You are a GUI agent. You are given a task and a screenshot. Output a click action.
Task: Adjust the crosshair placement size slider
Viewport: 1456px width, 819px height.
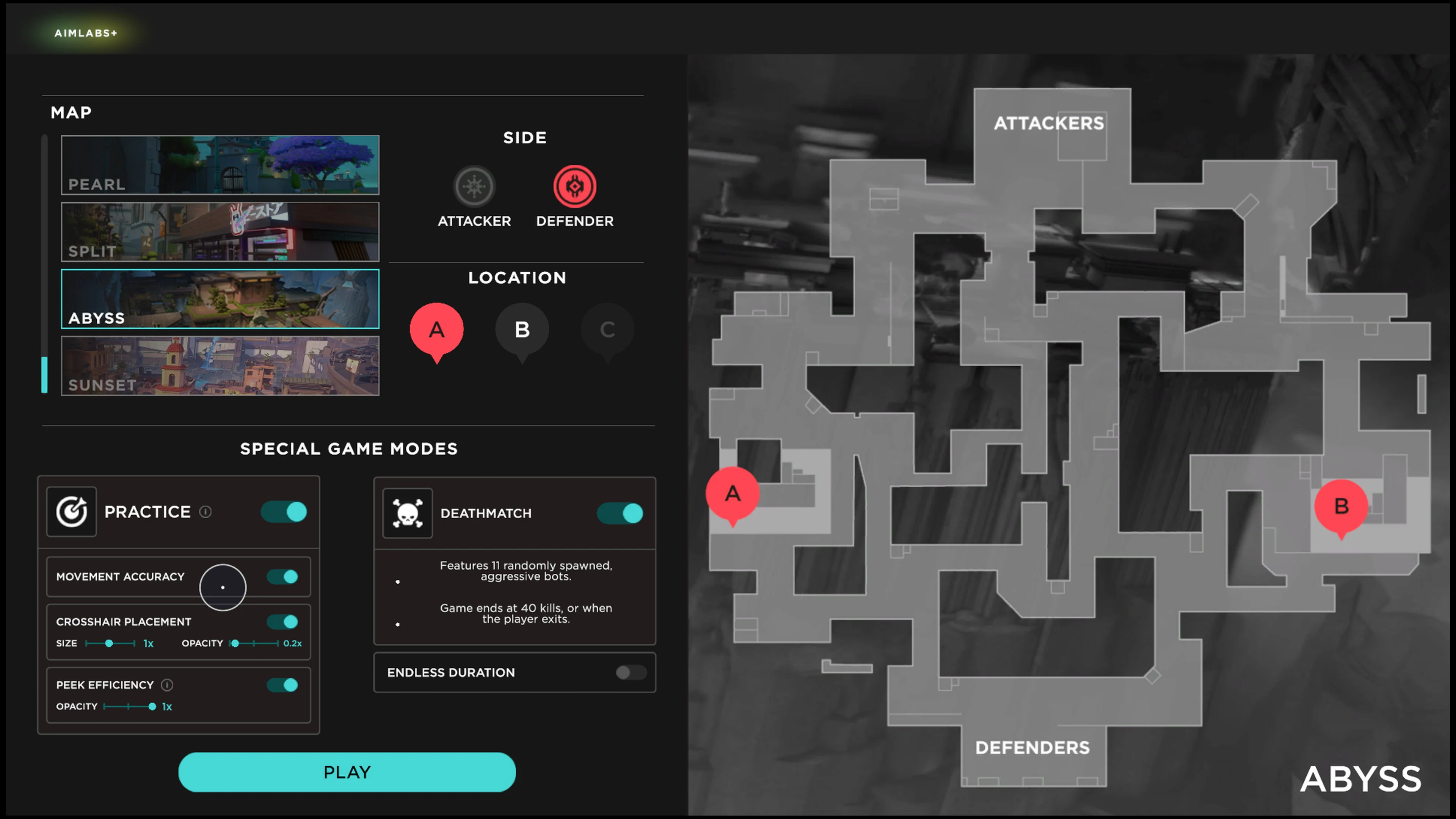pos(109,643)
